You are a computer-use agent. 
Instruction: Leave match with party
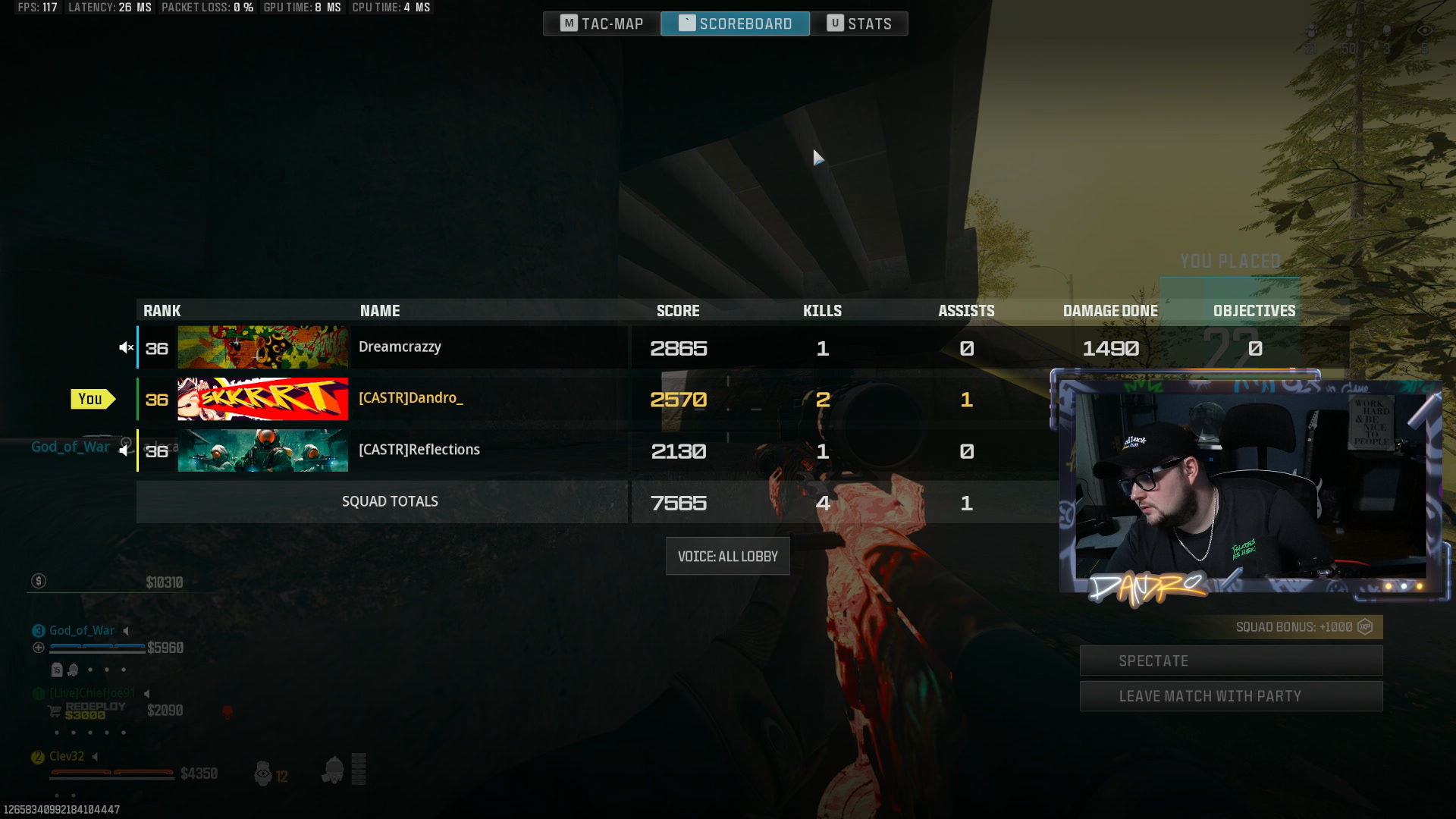tap(1230, 696)
